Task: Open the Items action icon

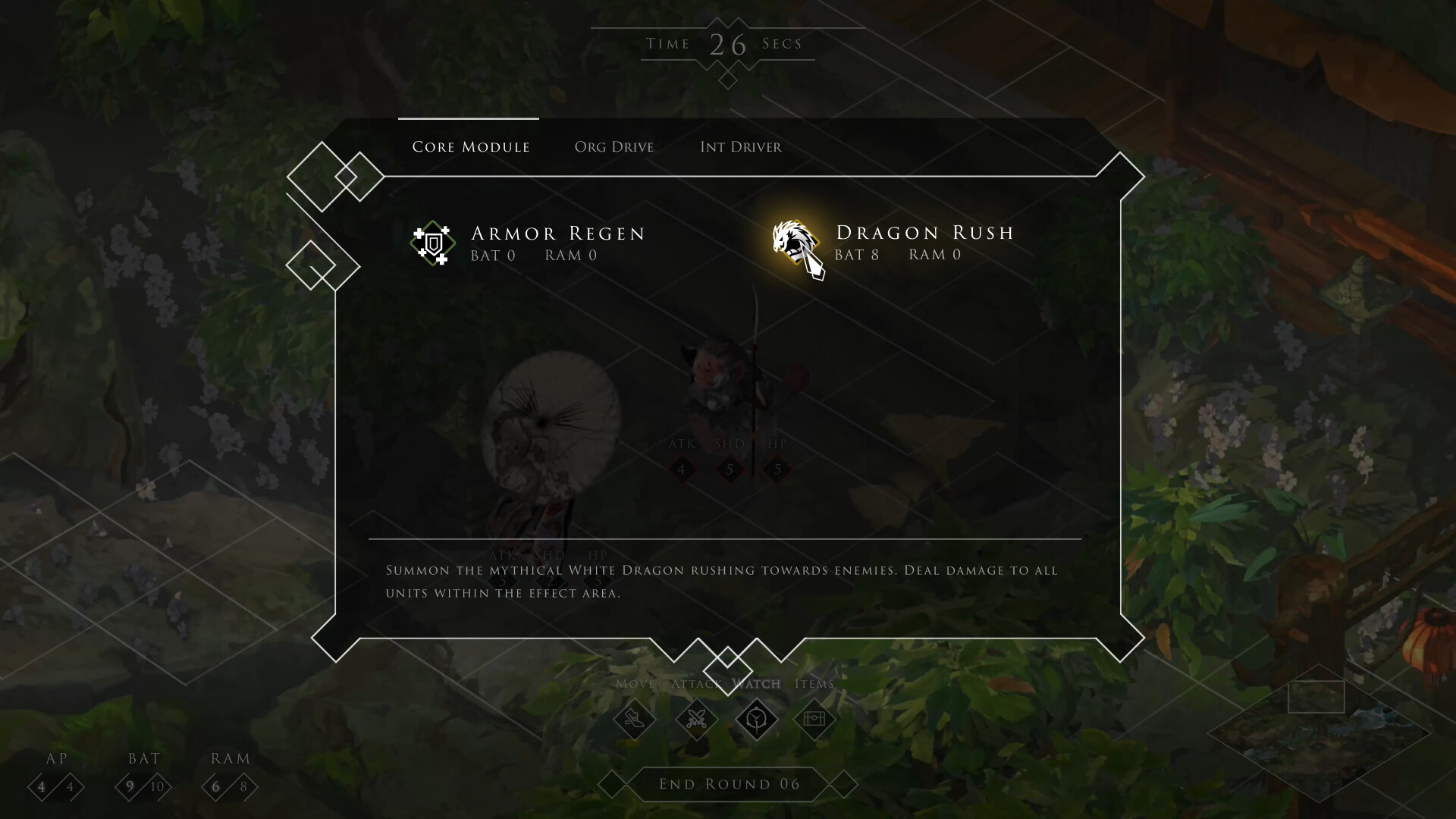Action: click(814, 718)
